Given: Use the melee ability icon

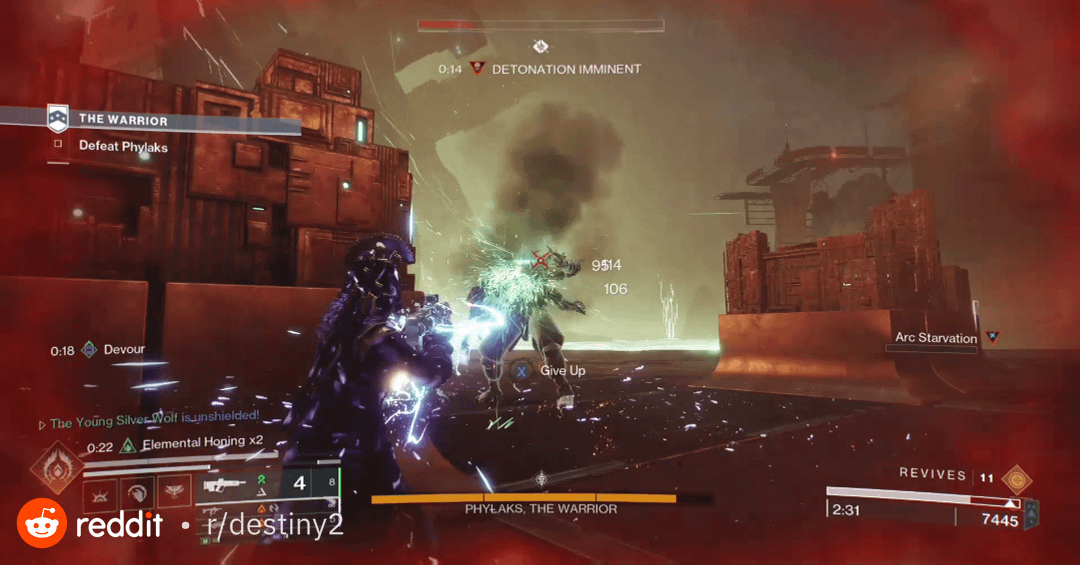Looking at the screenshot, I should point(137,492).
